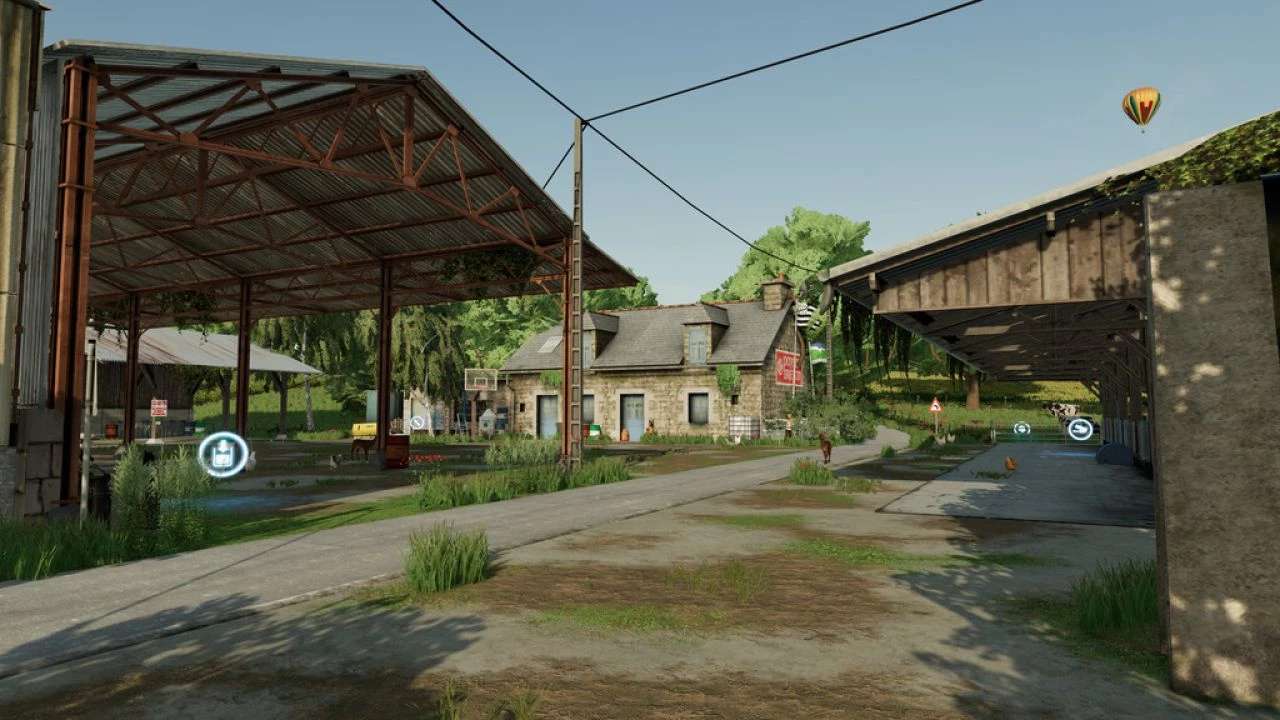1280x720 pixels.
Task: Select the small circular marker beside the stone house
Action: (x=417, y=423)
